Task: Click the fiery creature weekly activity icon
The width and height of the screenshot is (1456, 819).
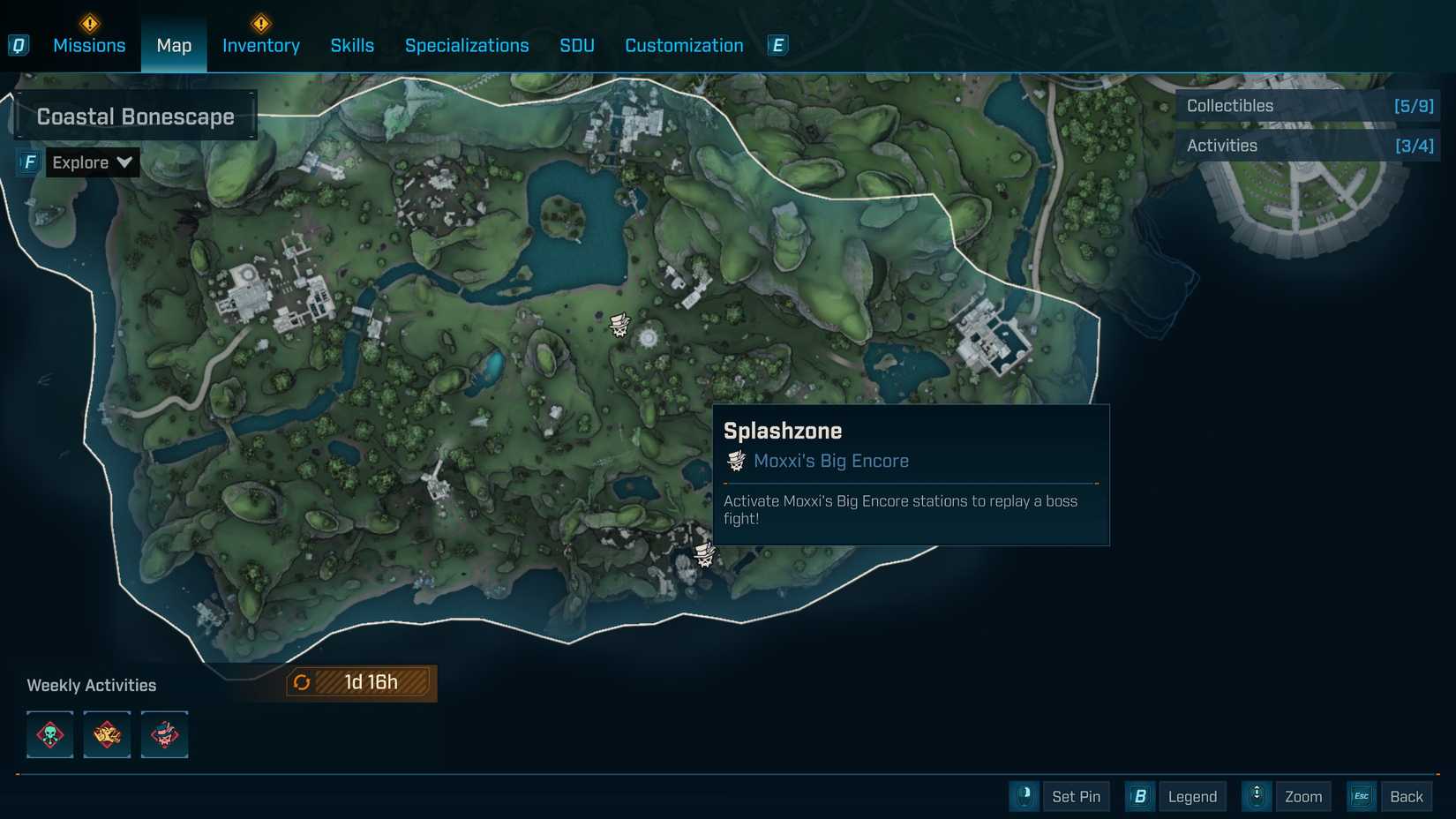Action: [x=107, y=734]
